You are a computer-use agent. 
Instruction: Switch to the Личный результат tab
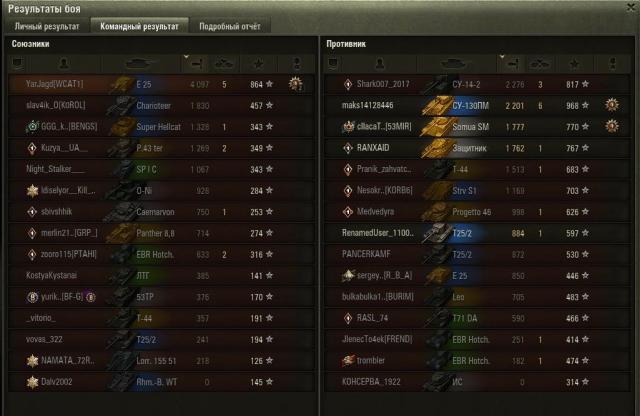tap(46, 25)
